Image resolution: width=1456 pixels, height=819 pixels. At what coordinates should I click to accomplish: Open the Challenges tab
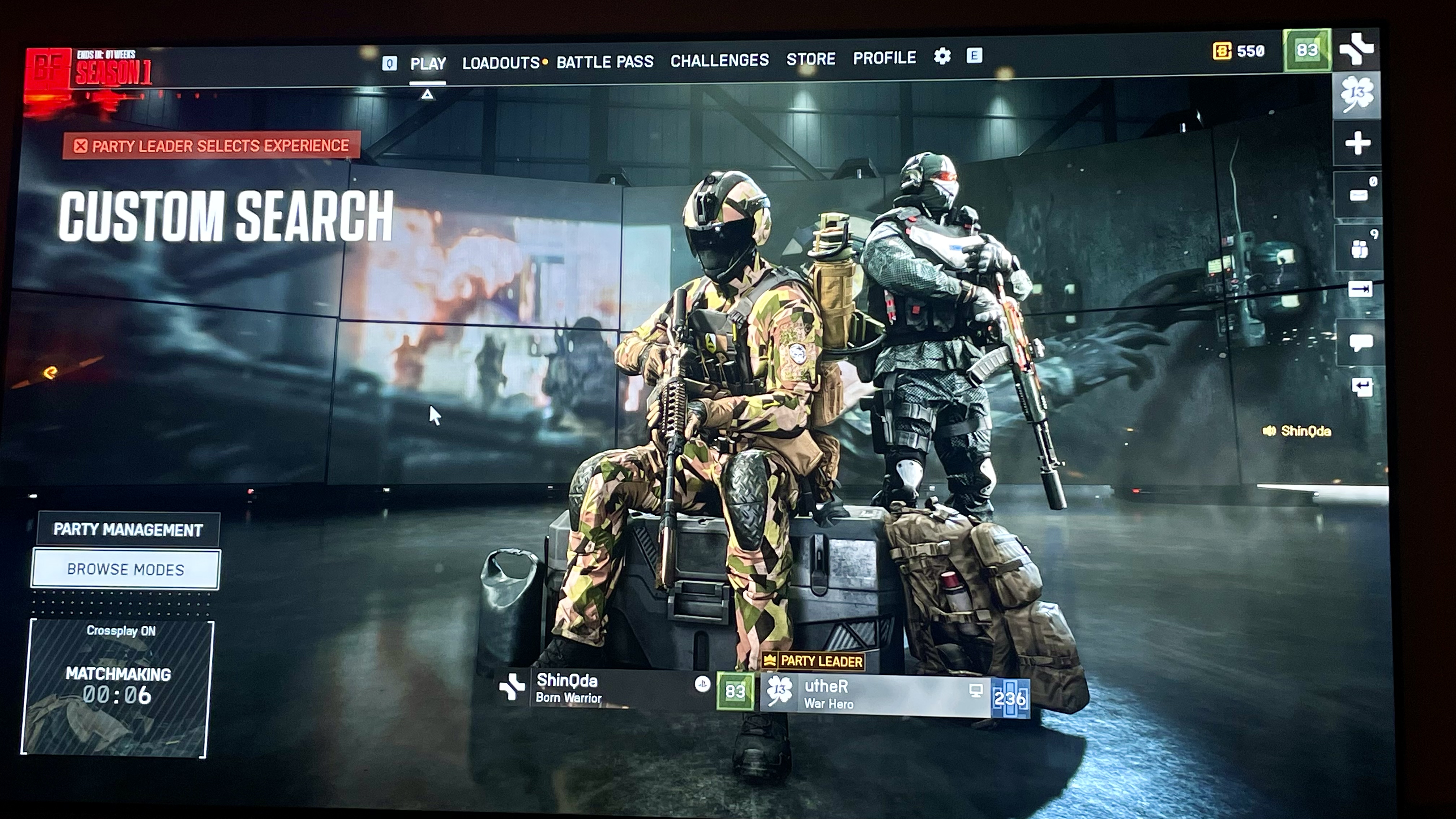tap(719, 60)
